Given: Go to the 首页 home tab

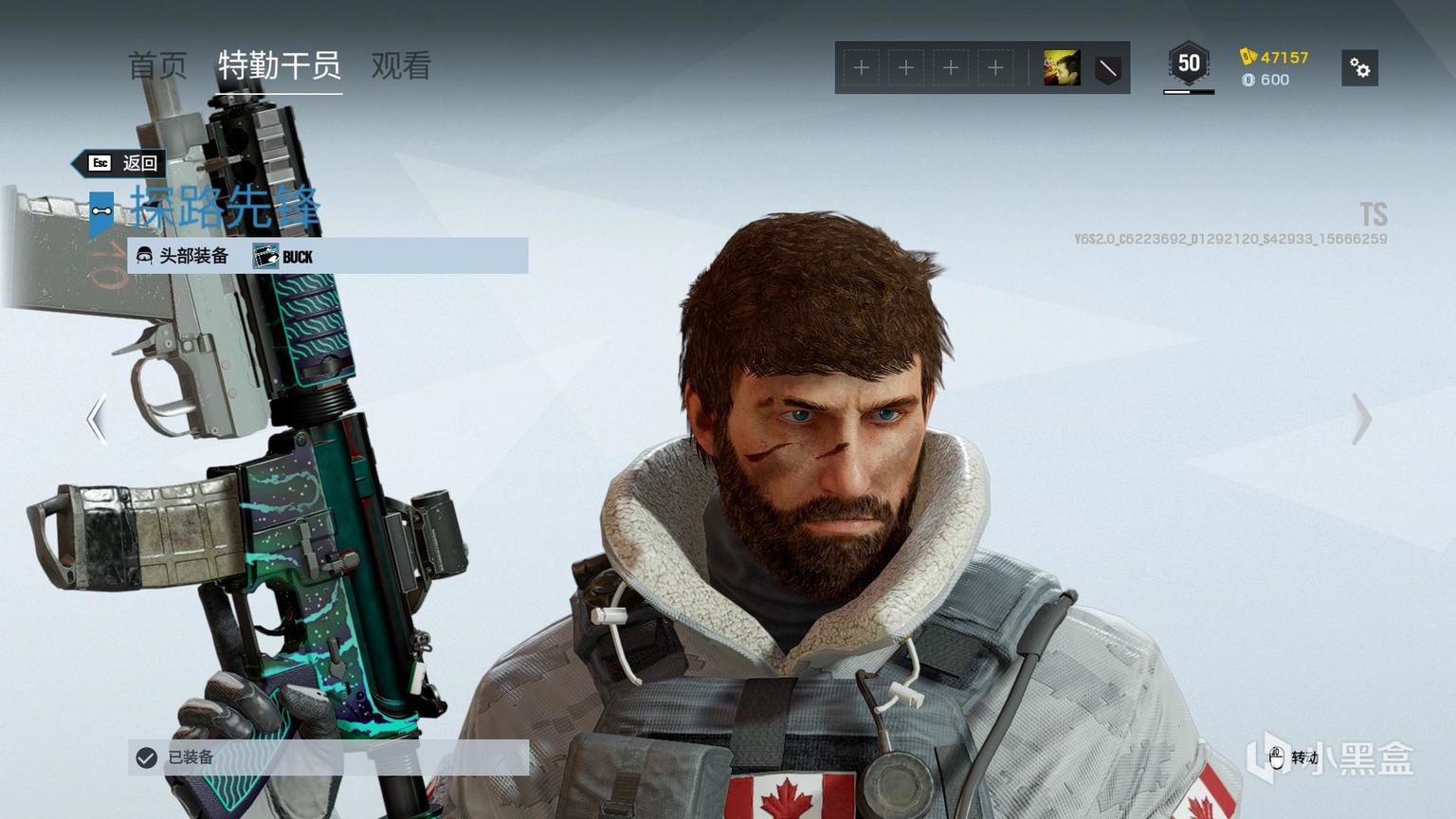Looking at the screenshot, I should pos(157,65).
